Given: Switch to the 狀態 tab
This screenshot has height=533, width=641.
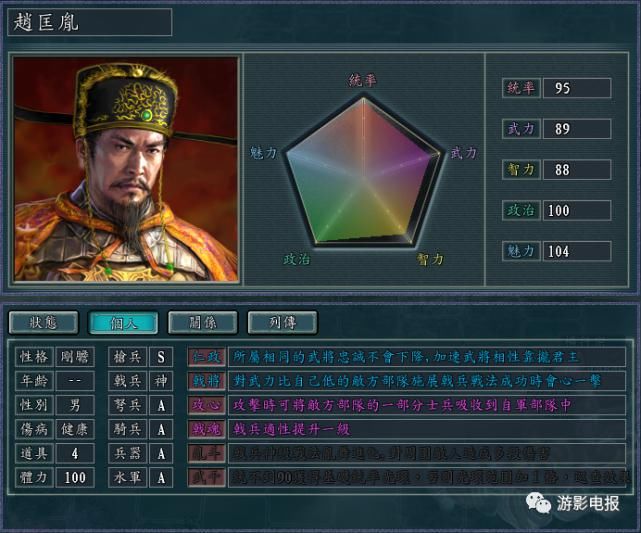Looking at the screenshot, I should [x=44, y=322].
